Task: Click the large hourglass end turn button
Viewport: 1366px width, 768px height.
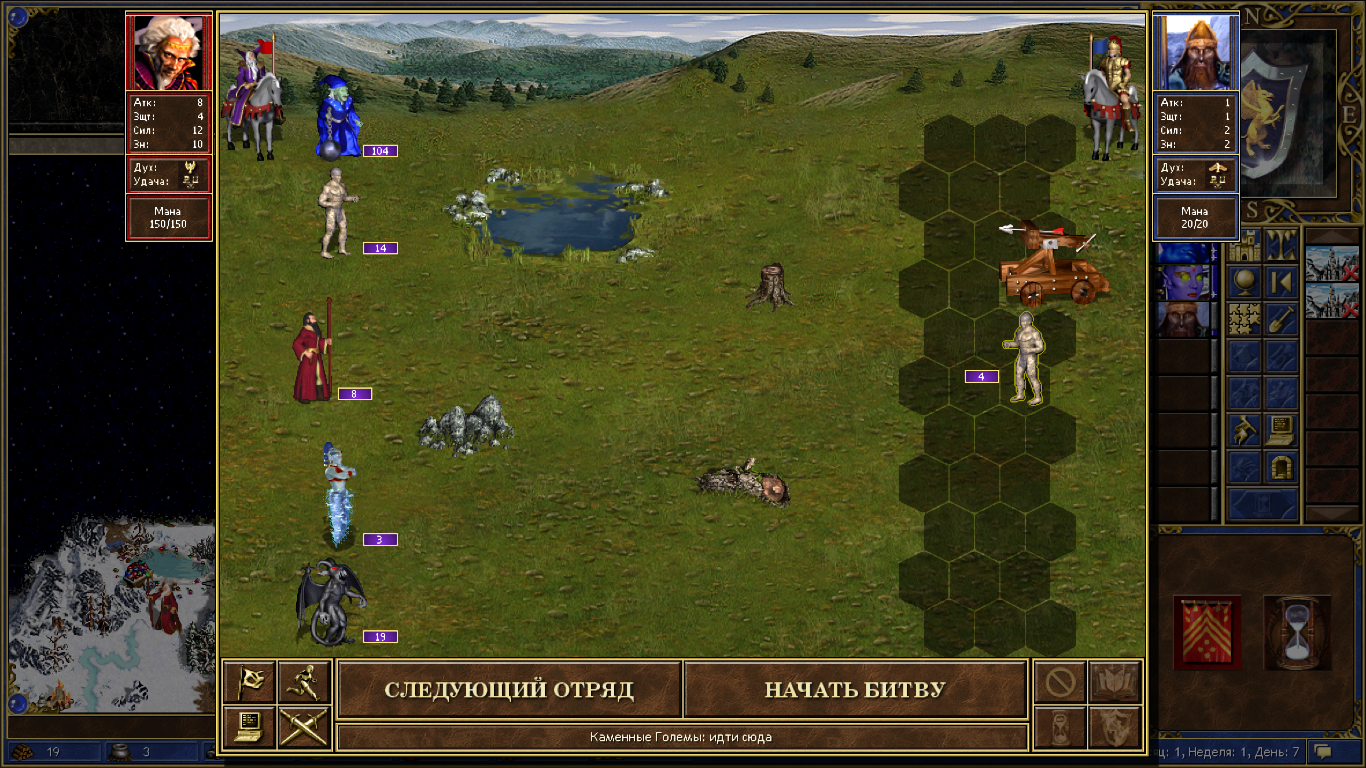Action: pos(1297,630)
